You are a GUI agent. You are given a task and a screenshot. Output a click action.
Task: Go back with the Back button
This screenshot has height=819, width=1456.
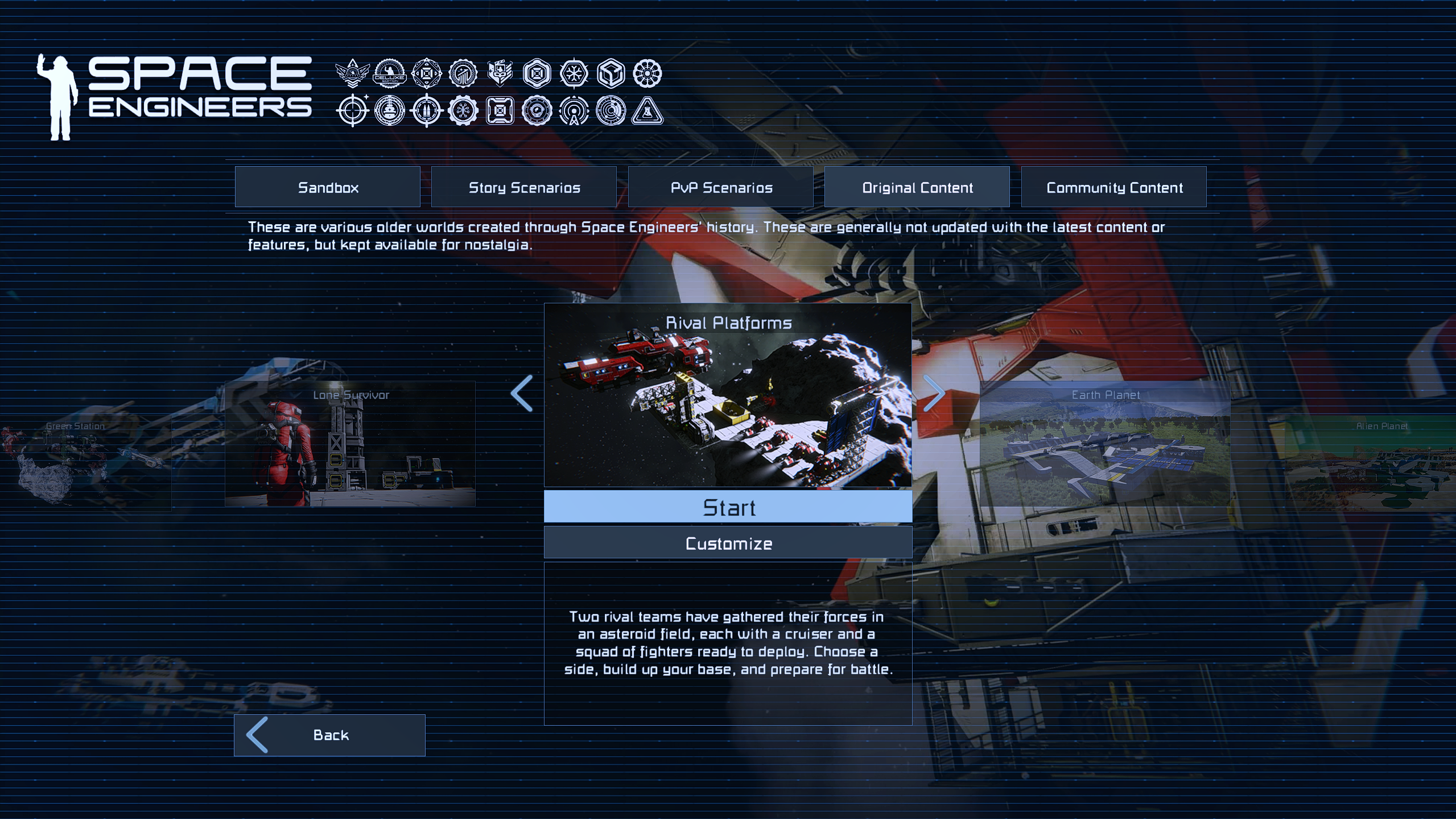(329, 735)
